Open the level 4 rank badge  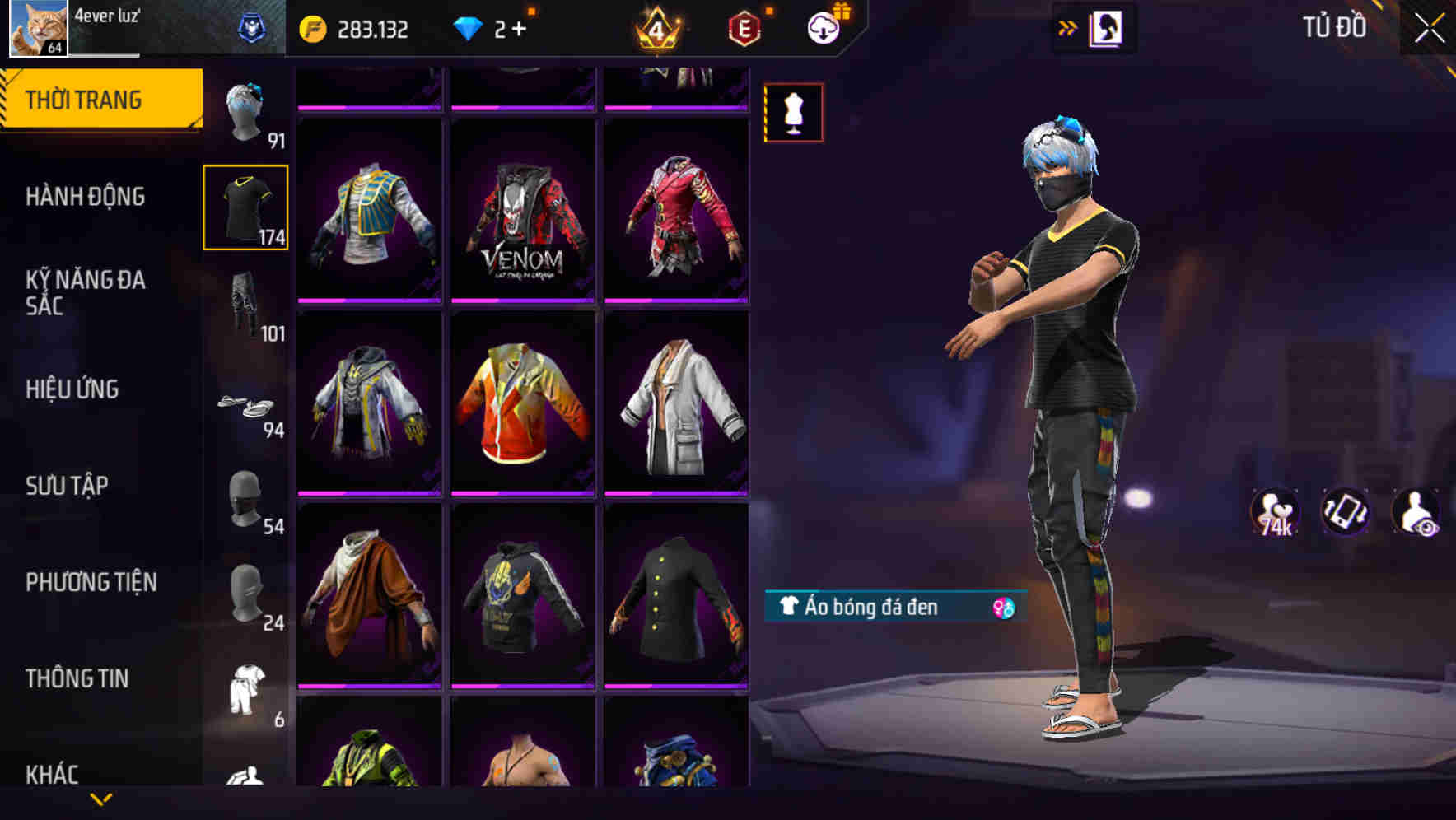659,27
